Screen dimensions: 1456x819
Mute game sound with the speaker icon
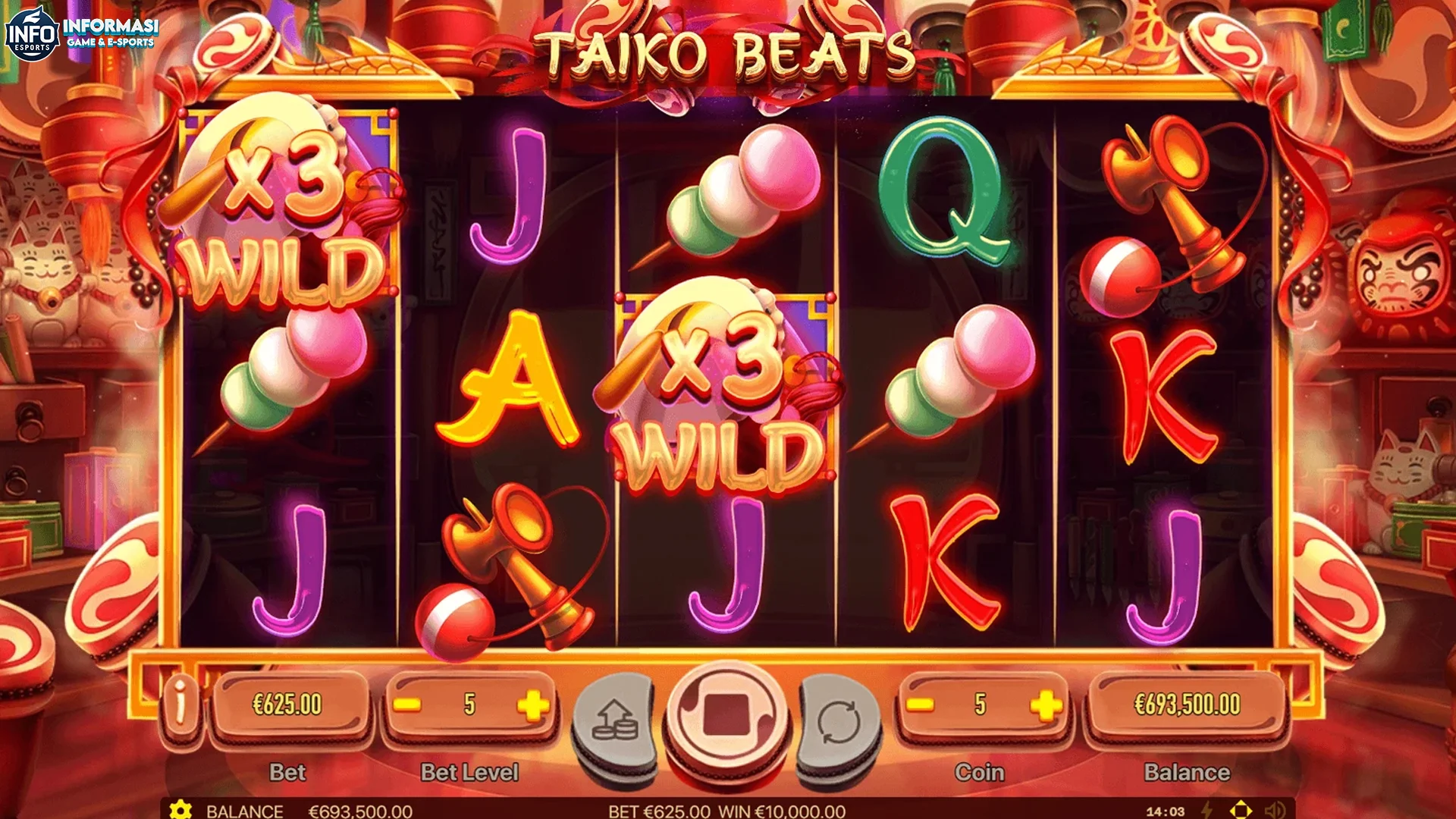tap(1275, 809)
